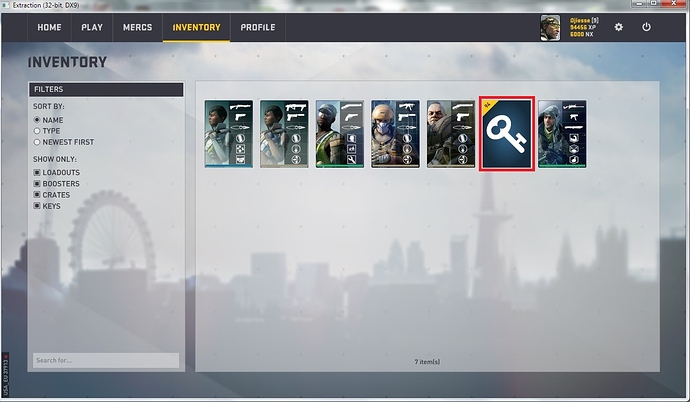The image size is (690, 402).
Task: Sort inventory by Type
Action: pos(38,131)
